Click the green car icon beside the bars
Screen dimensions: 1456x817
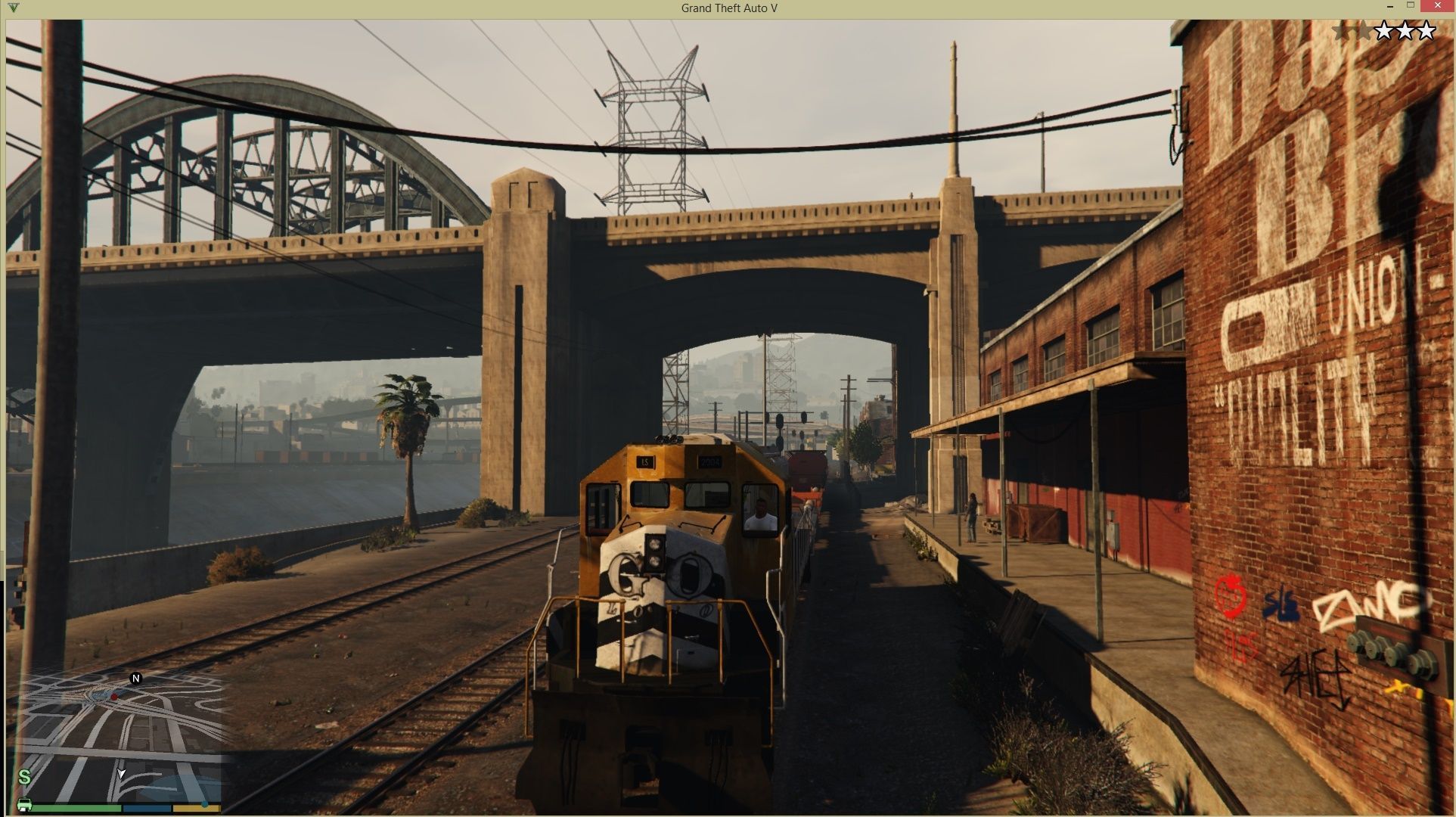tap(24, 804)
